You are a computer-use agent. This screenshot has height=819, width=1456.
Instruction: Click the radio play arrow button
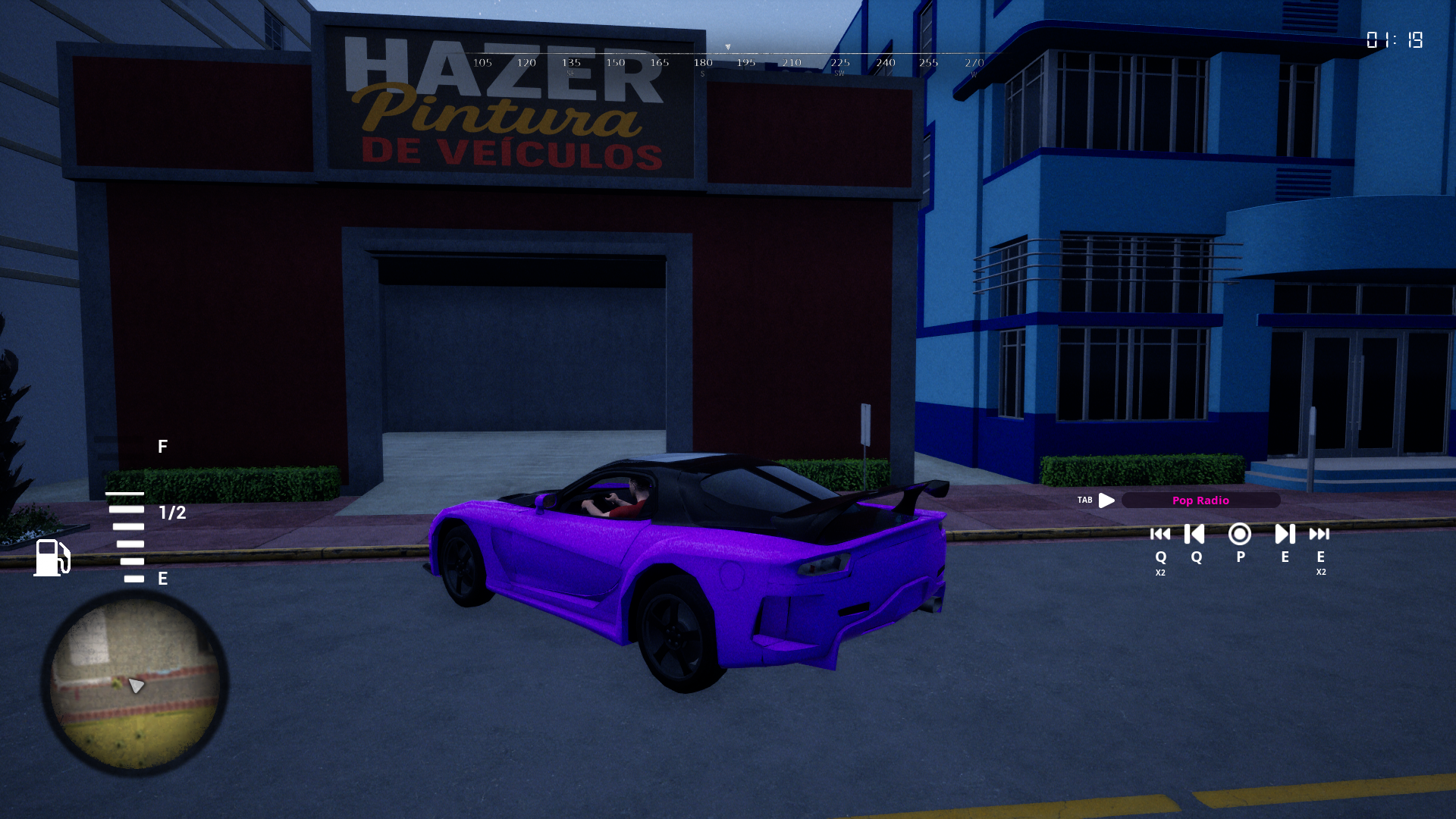tap(1106, 500)
